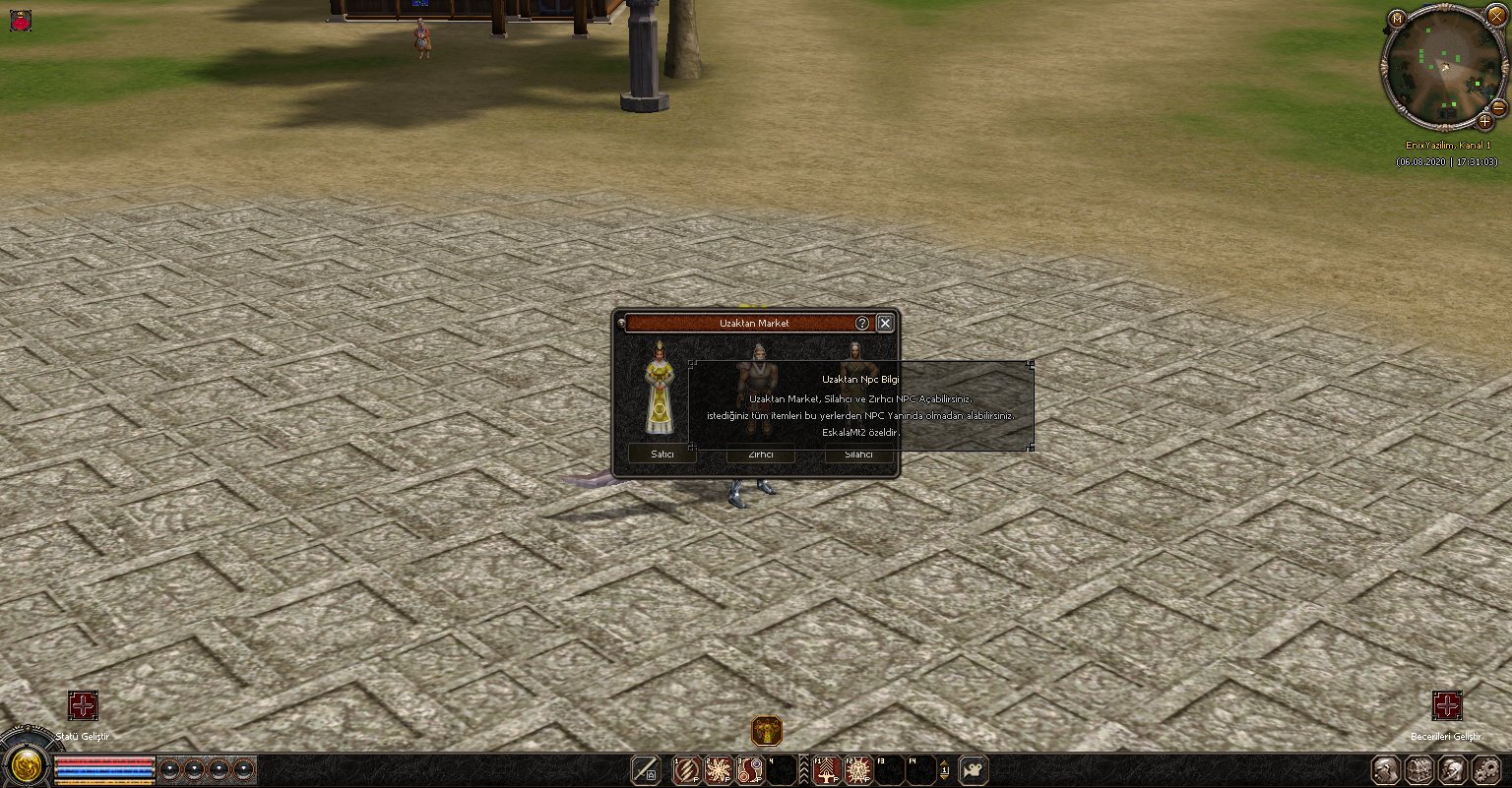Toggle the camera mode button
This screenshot has width=1512, height=788.
click(x=974, y=769)
